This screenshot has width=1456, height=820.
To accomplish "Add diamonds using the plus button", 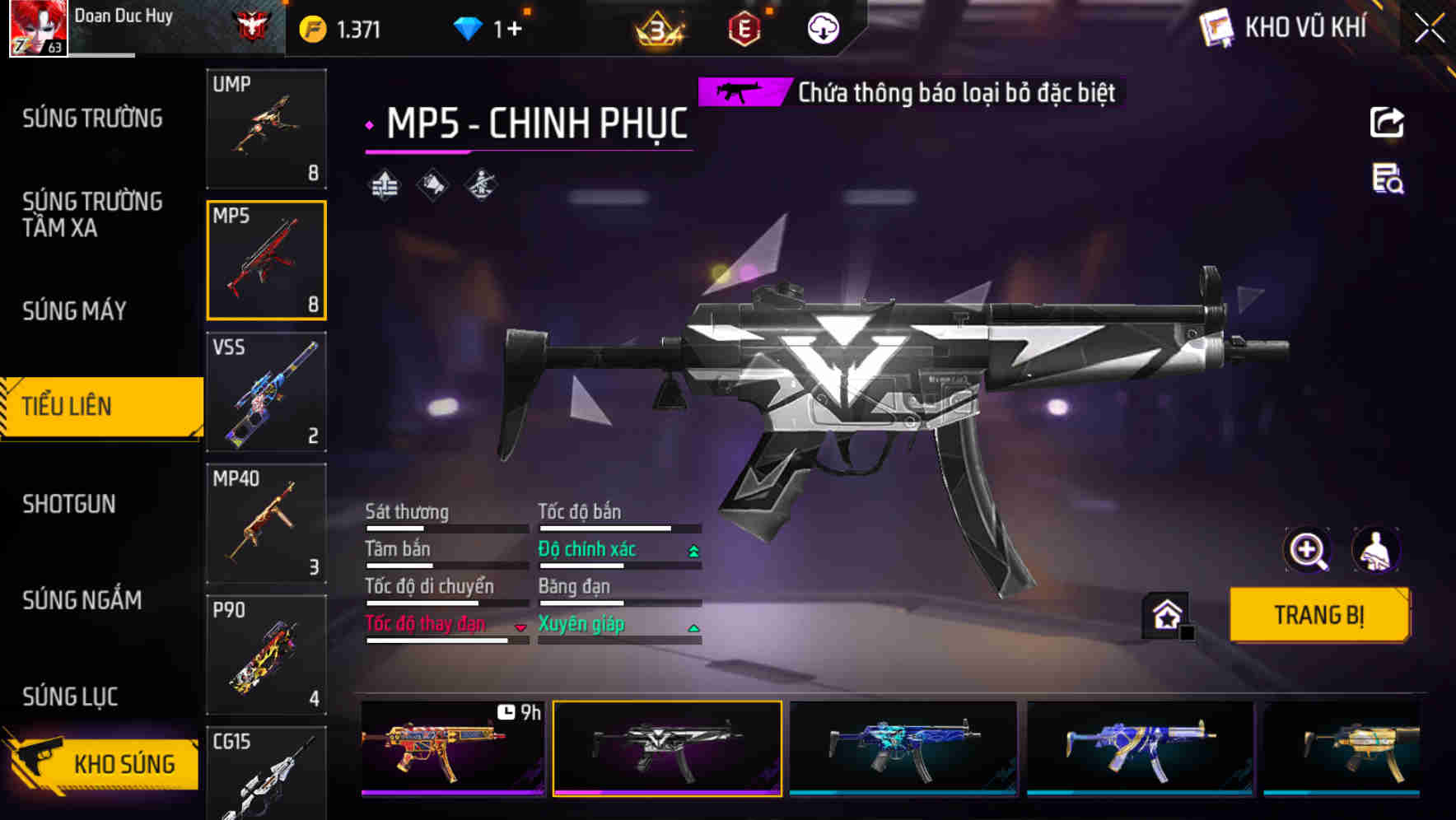I will (x=515, y=30).
